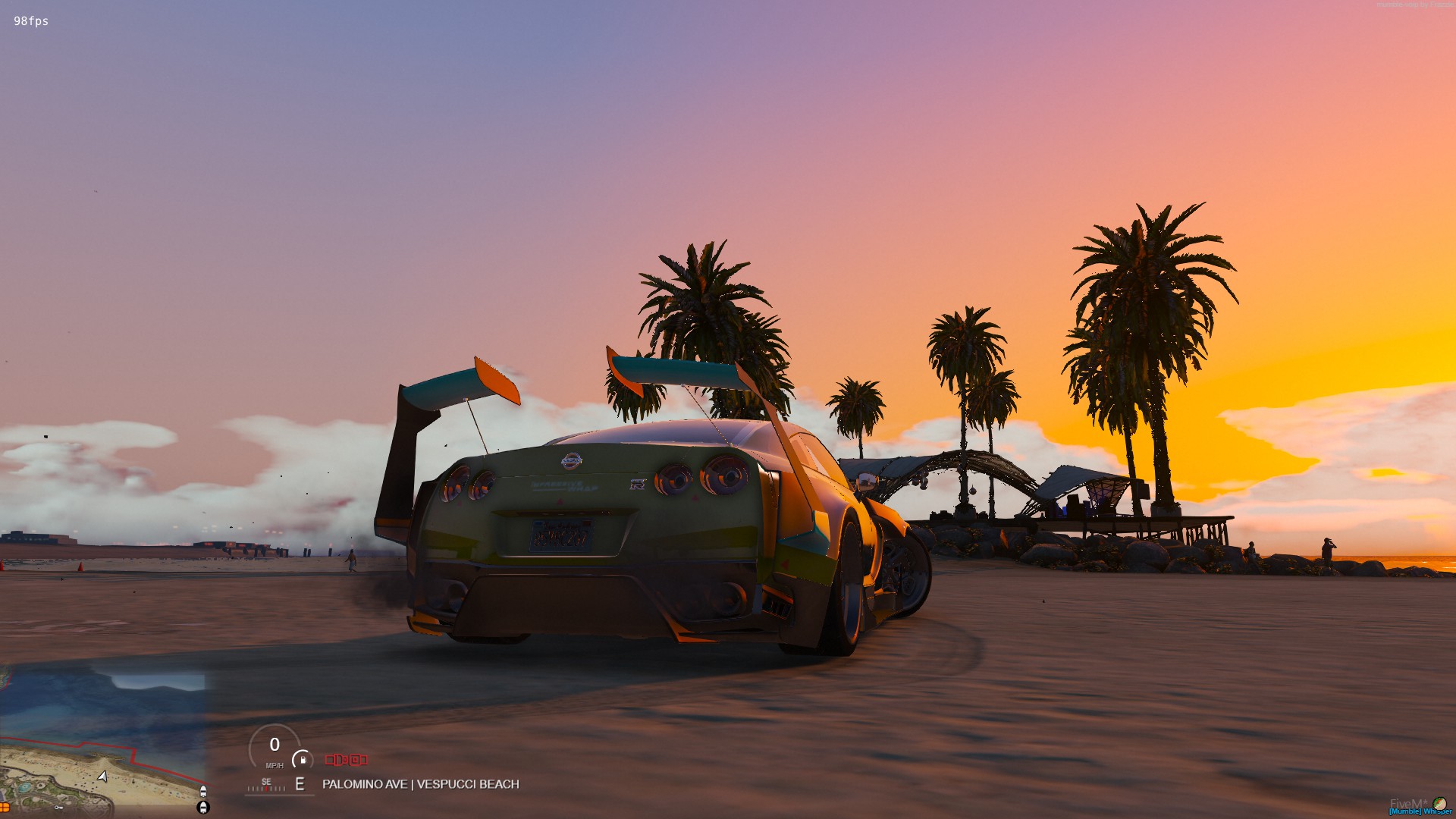Click the player arrow on the minimap
Screen dimensions: 1456x819
click(102, 776)
